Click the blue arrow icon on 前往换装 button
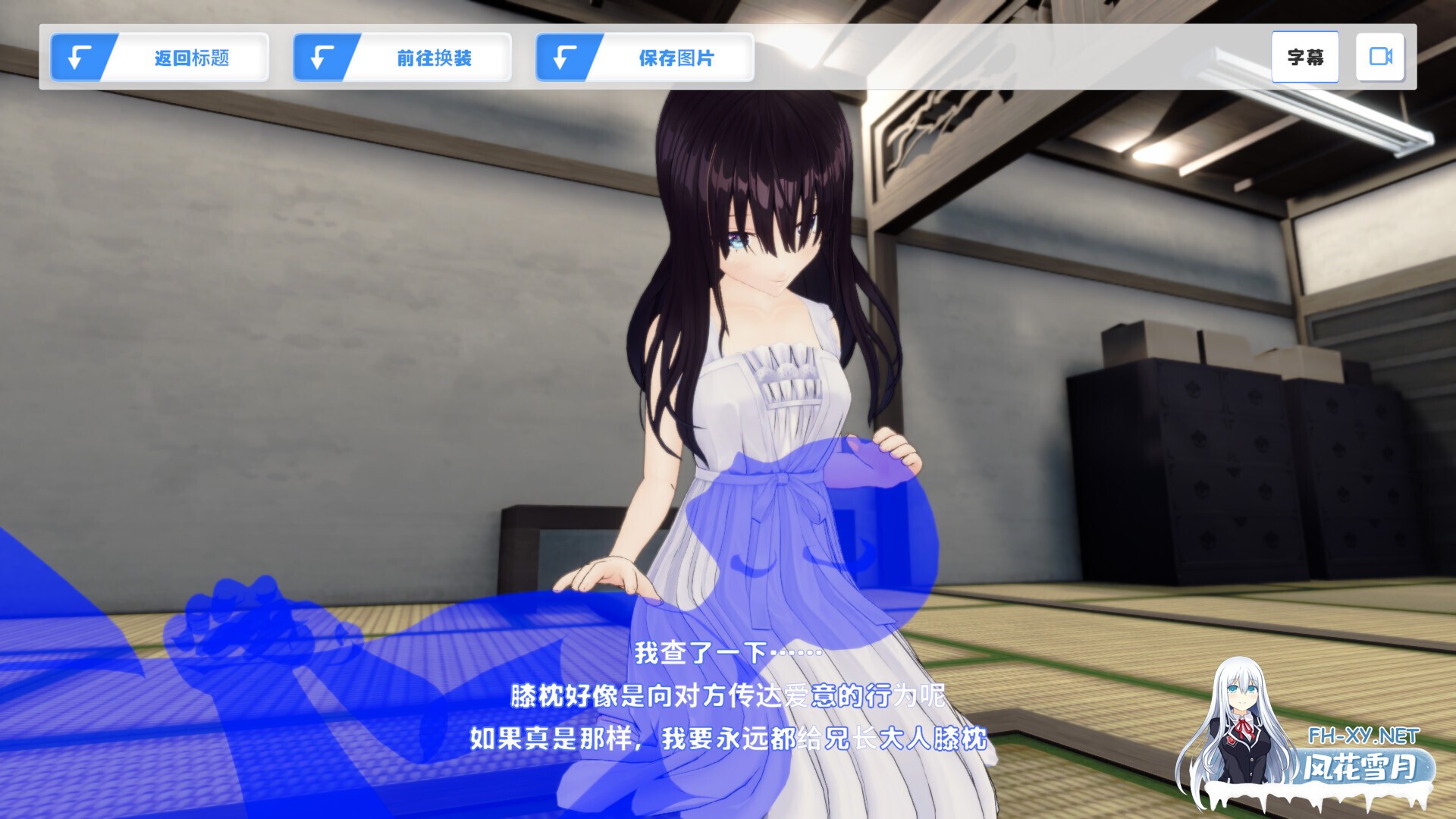Image resolution: width=1456 pixels, height=819 pixels. point(322,57)
